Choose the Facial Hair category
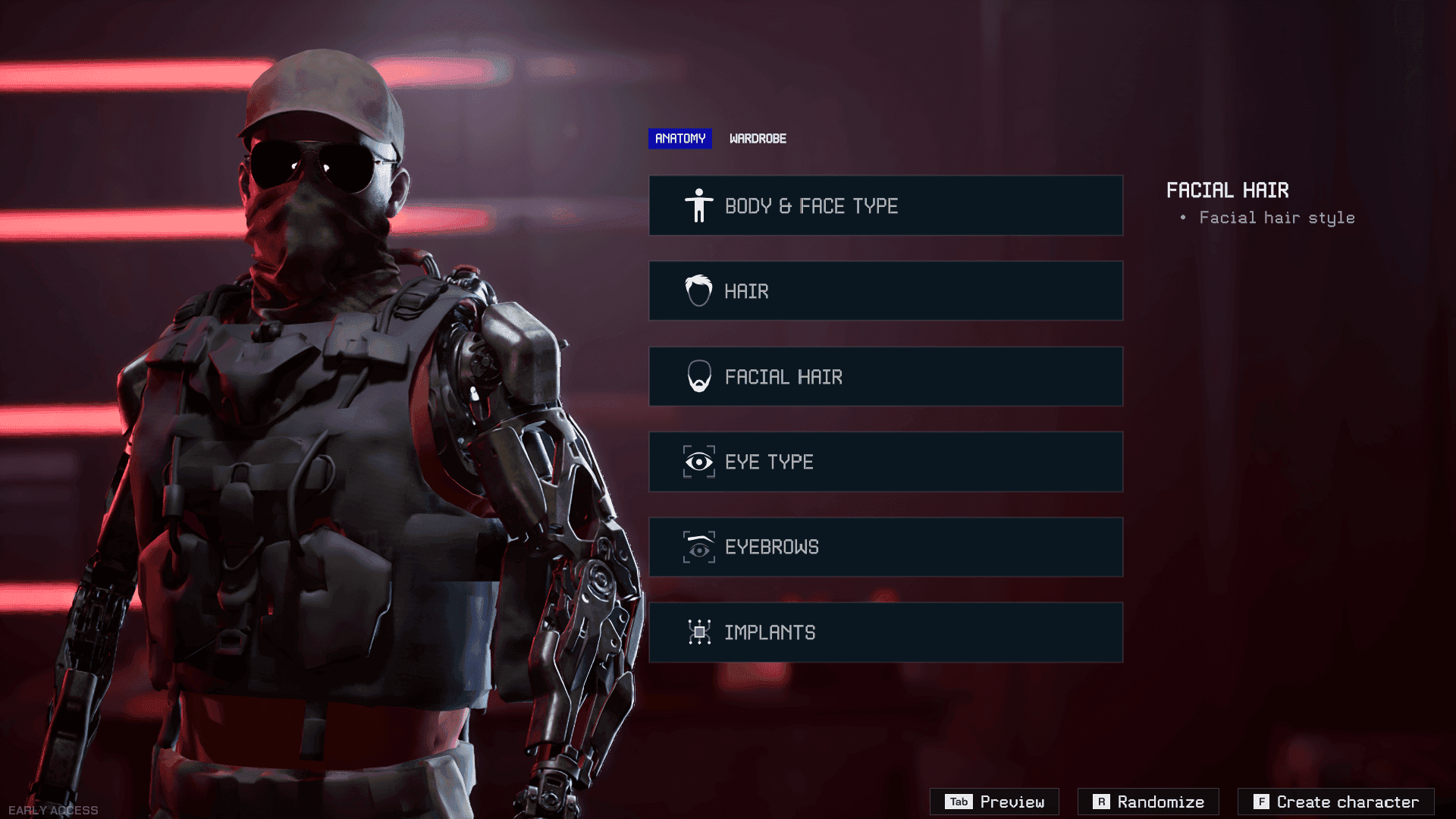 point(885,377)
